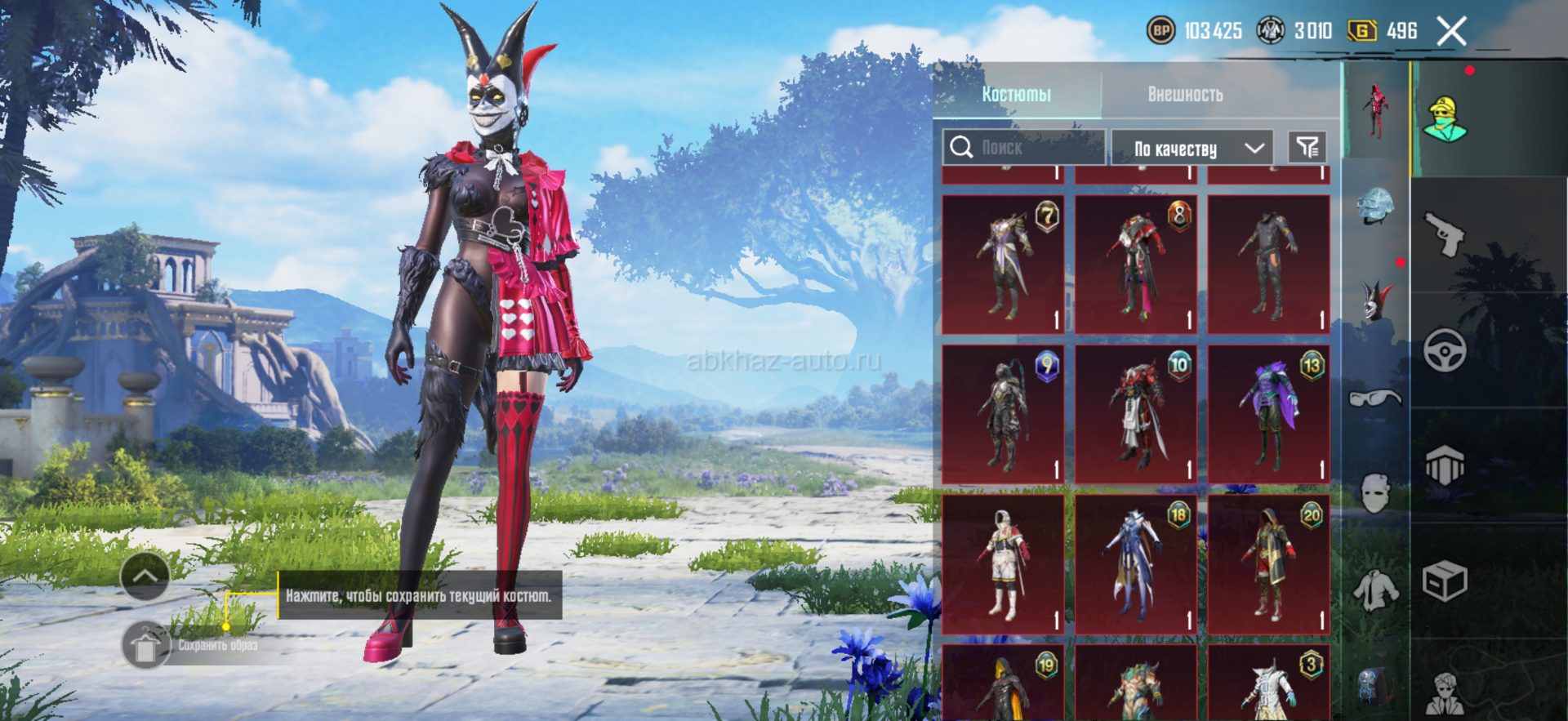Open the filter options button
The height and width of the screenshot is (721, 1568).
click(x=1307, y=148)
